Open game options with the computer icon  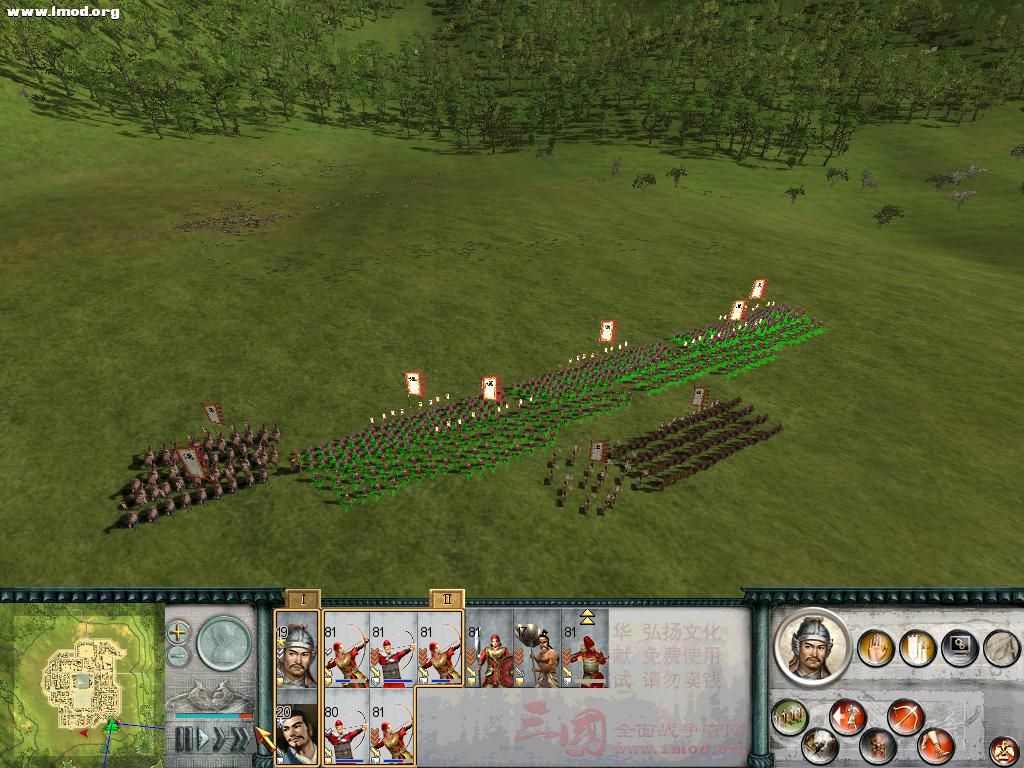pyautogui.click(x=958, y=648)
